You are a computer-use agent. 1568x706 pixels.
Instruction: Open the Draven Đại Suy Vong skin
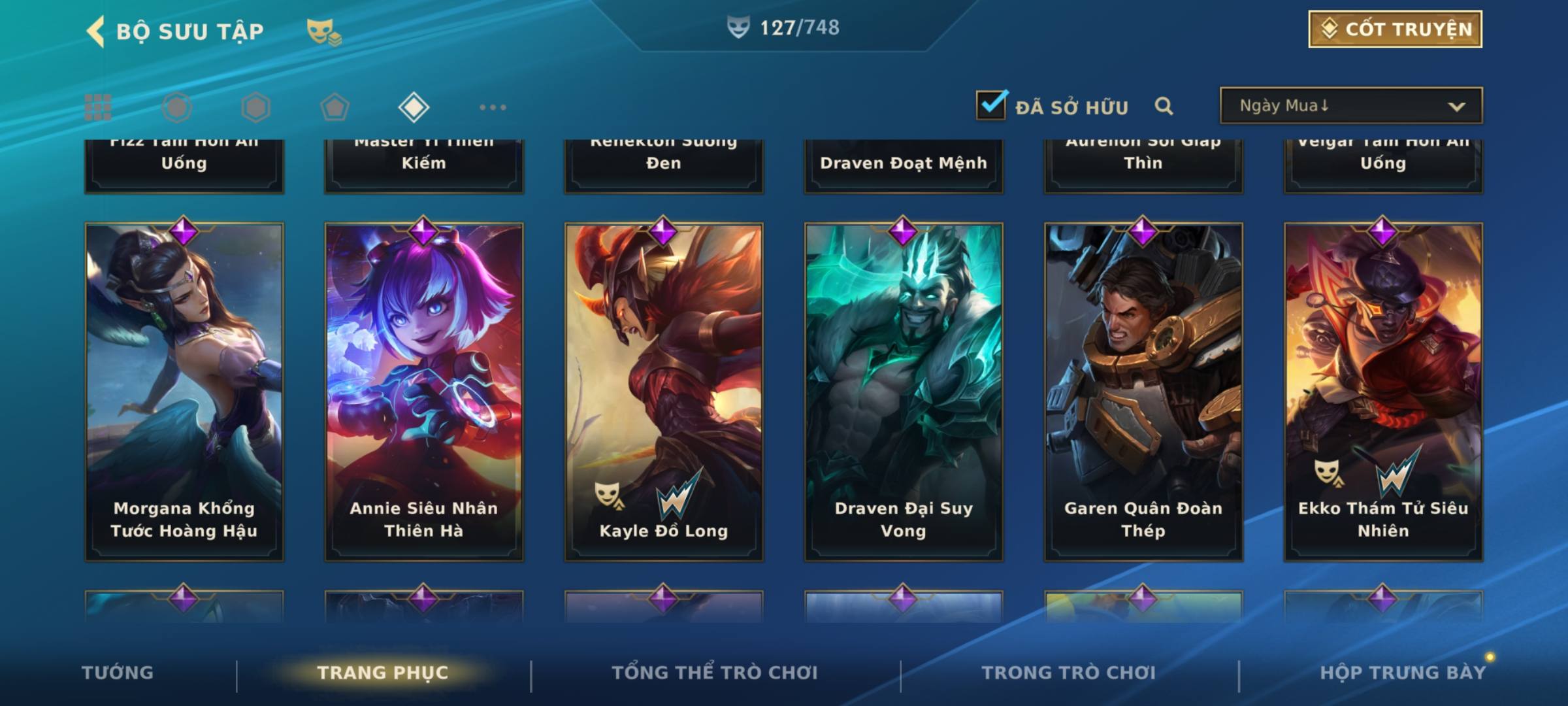click(x=904, y=391)
